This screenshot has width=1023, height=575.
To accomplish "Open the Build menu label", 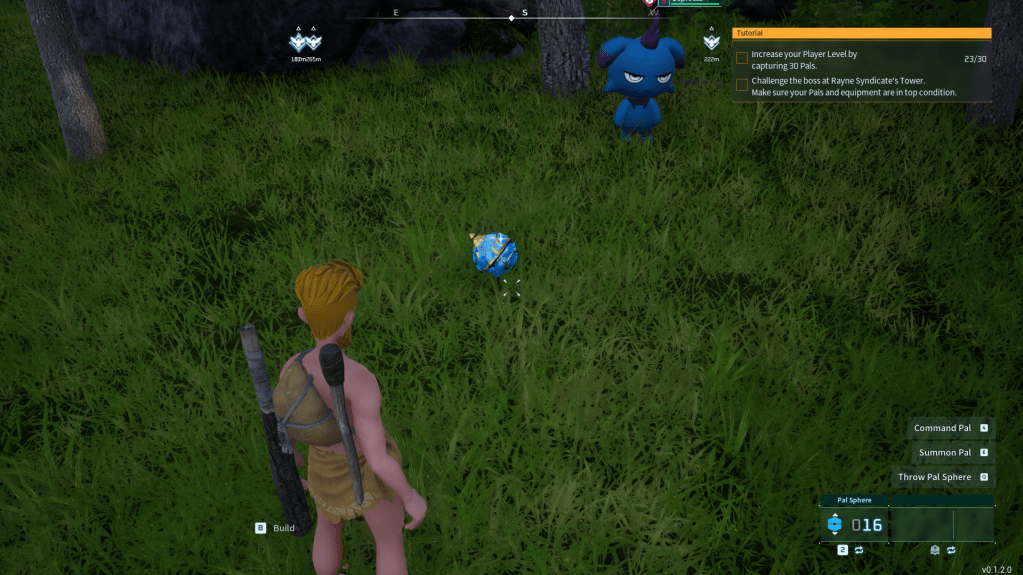I will tap(283, 528).
